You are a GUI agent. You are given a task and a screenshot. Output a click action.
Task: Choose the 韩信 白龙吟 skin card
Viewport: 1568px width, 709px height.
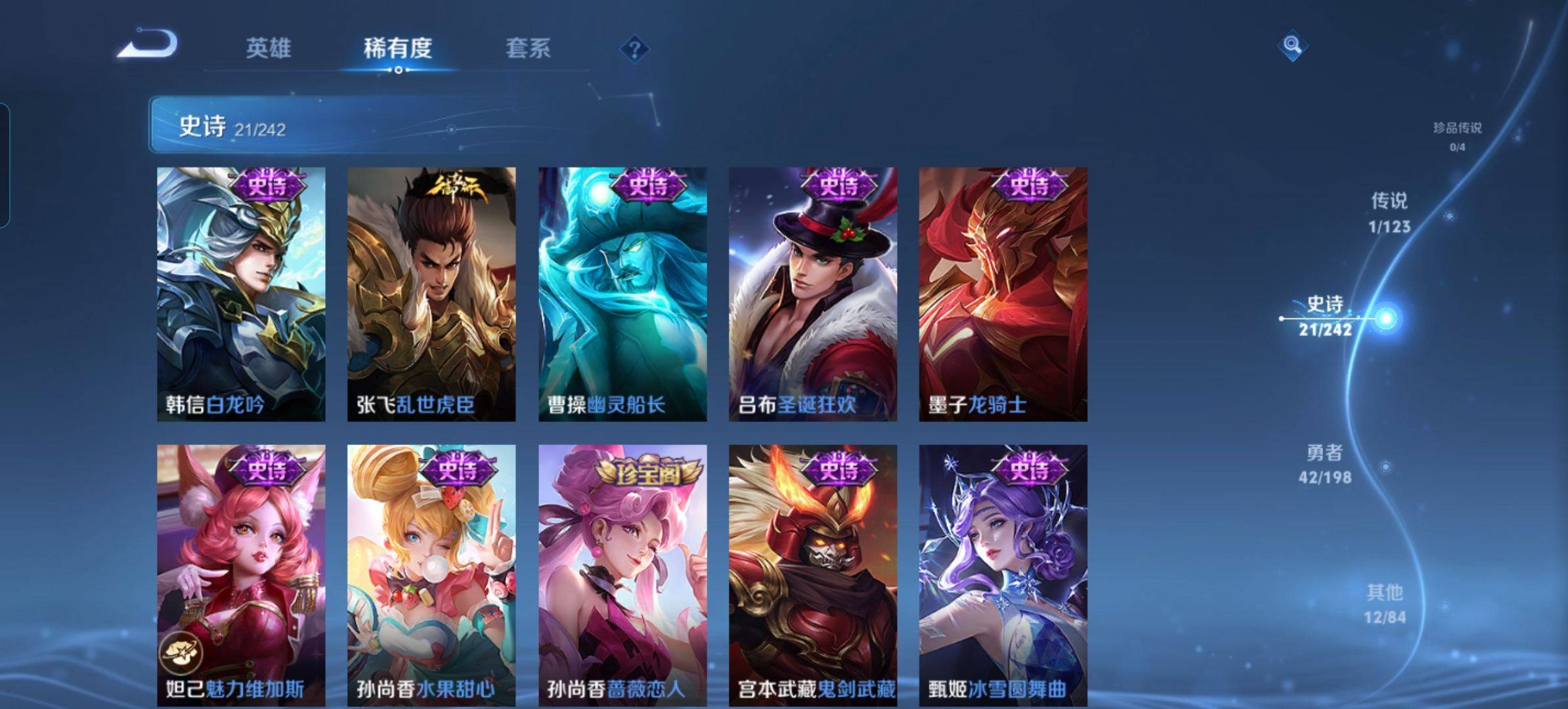pos(241,294)
